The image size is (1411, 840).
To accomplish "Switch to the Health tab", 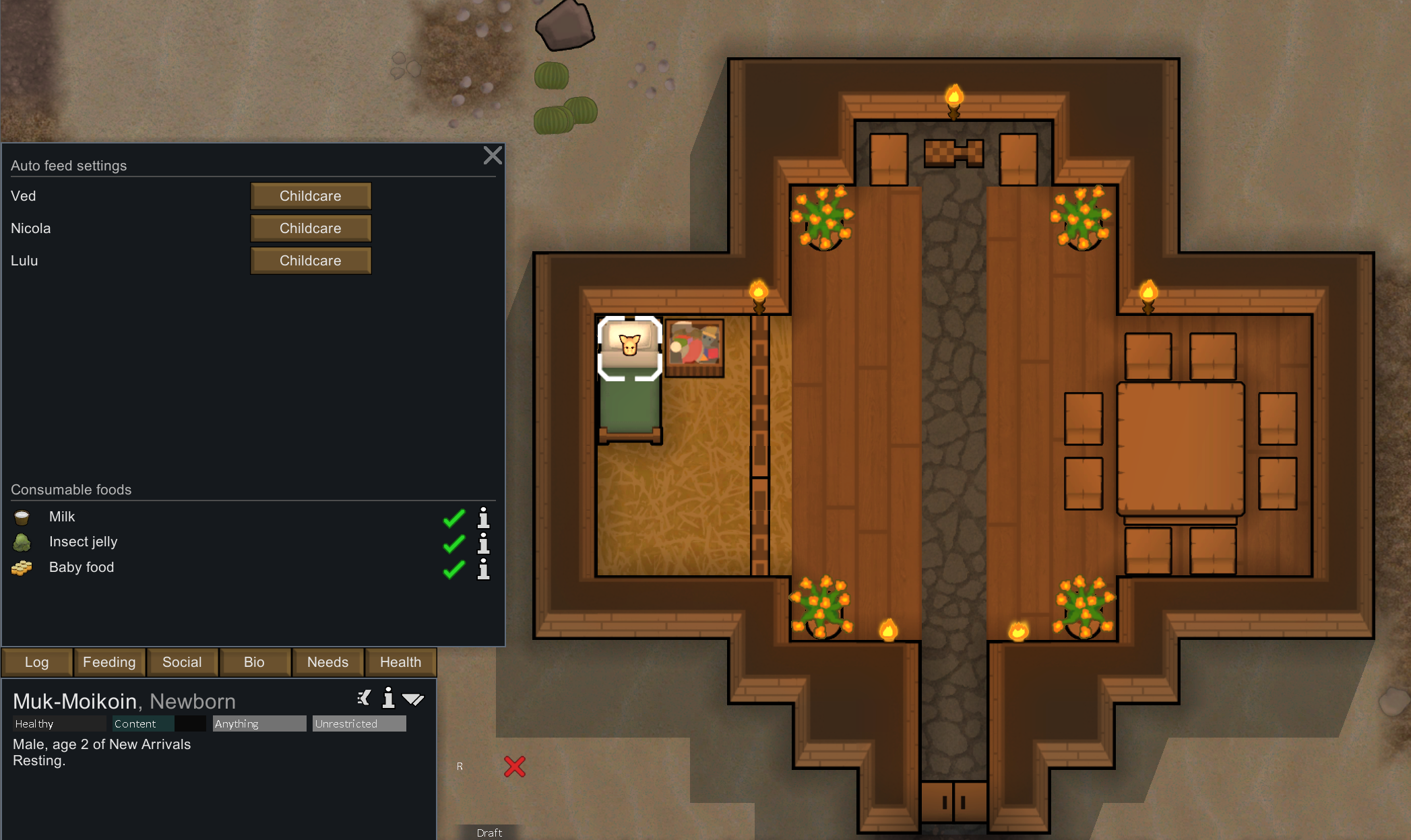I will [x=400, y=662].
